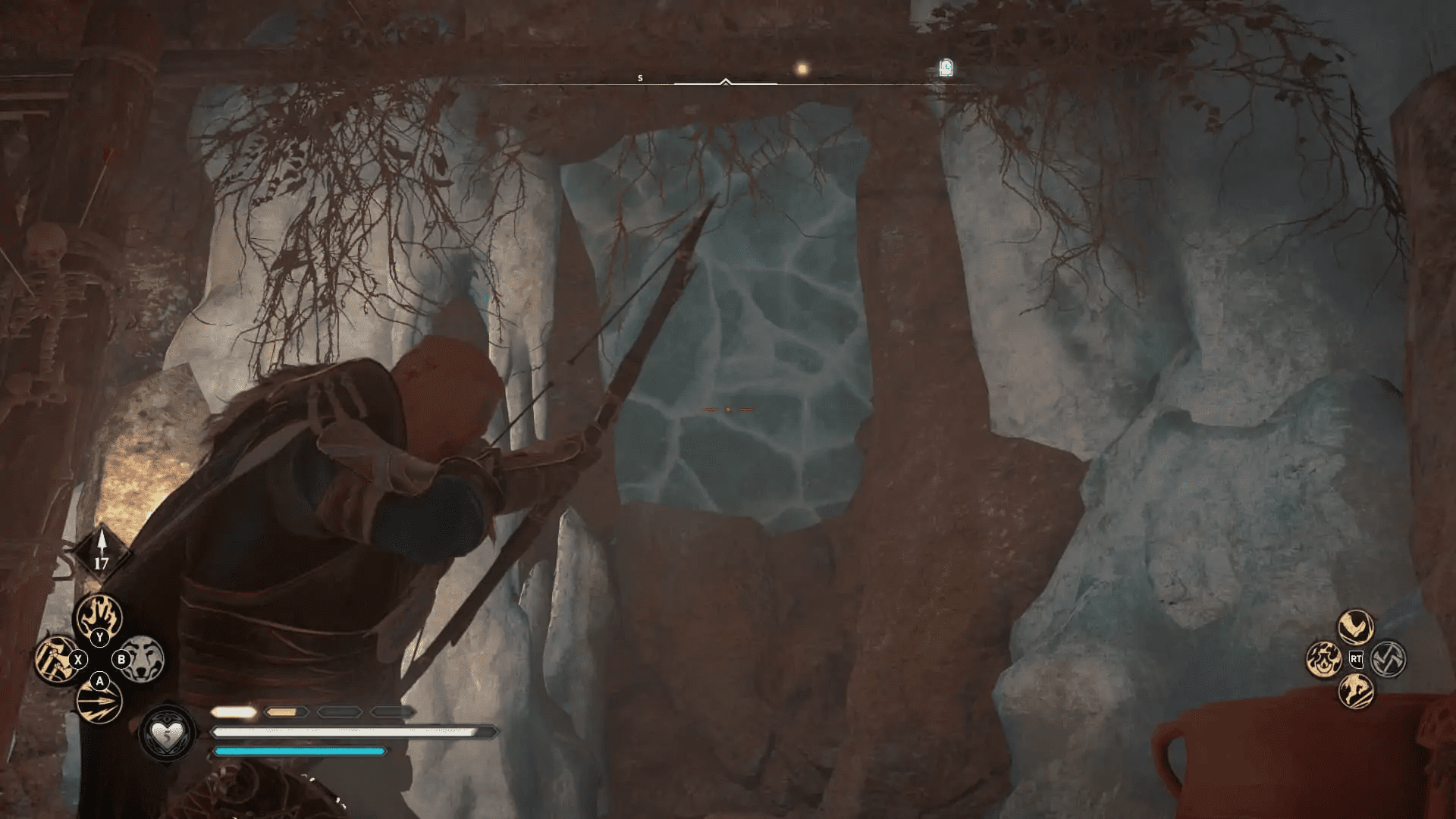
Task: Toggle the glowing dot on the compass
Action: pos(801,69)
